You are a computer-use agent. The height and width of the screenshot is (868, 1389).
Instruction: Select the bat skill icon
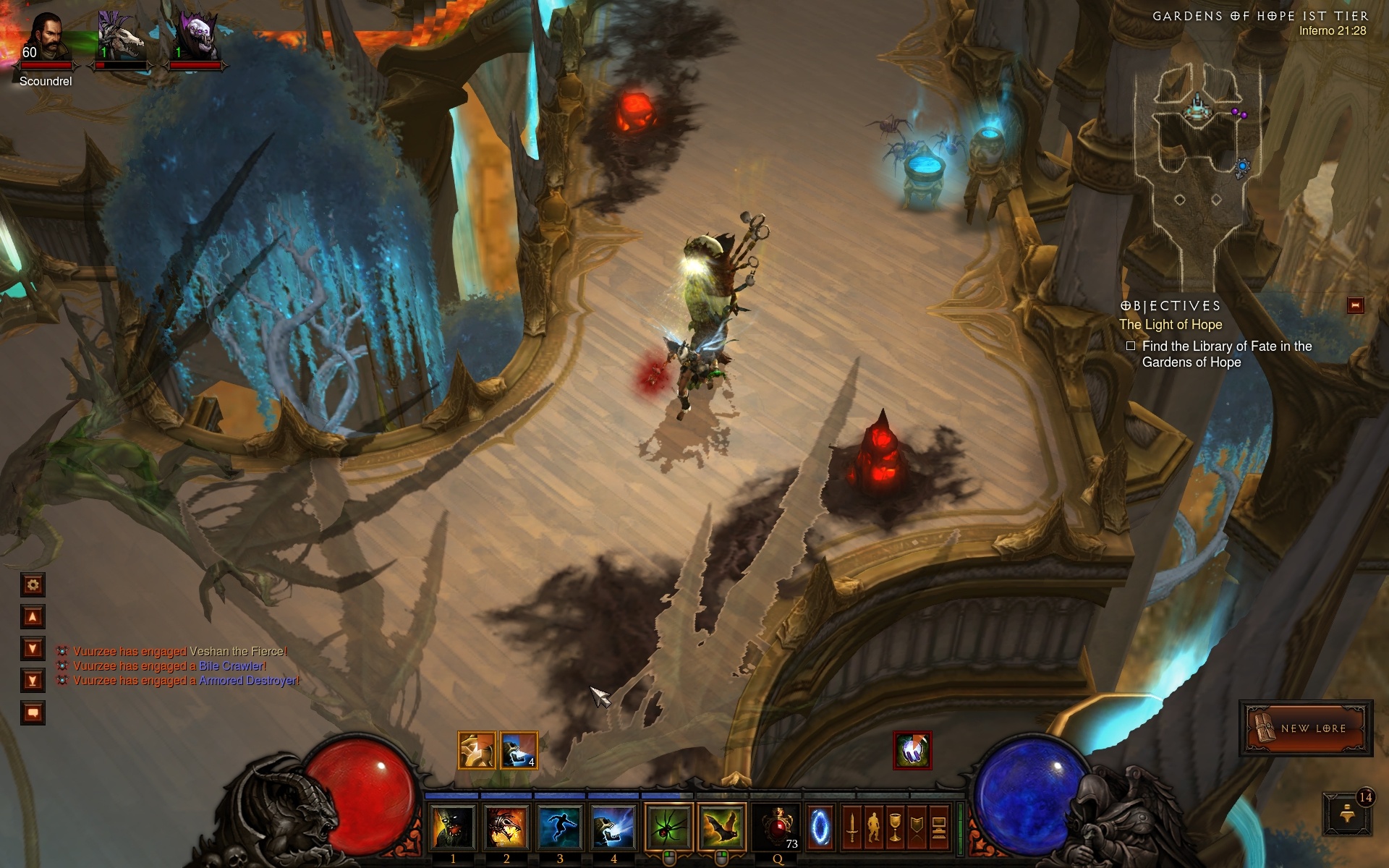click(722, 827)
